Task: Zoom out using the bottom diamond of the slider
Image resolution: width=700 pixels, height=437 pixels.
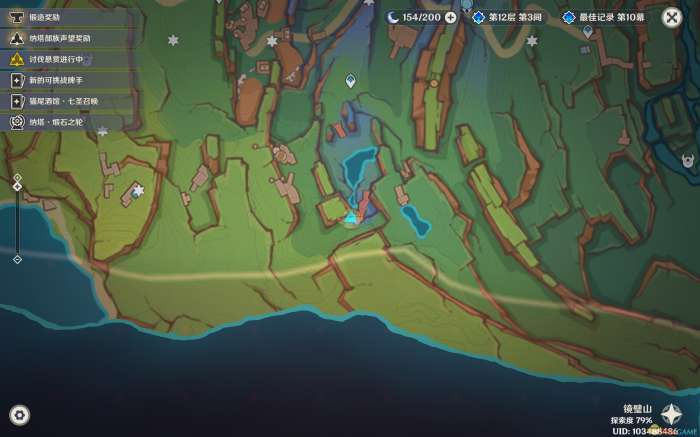Action: click(17, 259)
